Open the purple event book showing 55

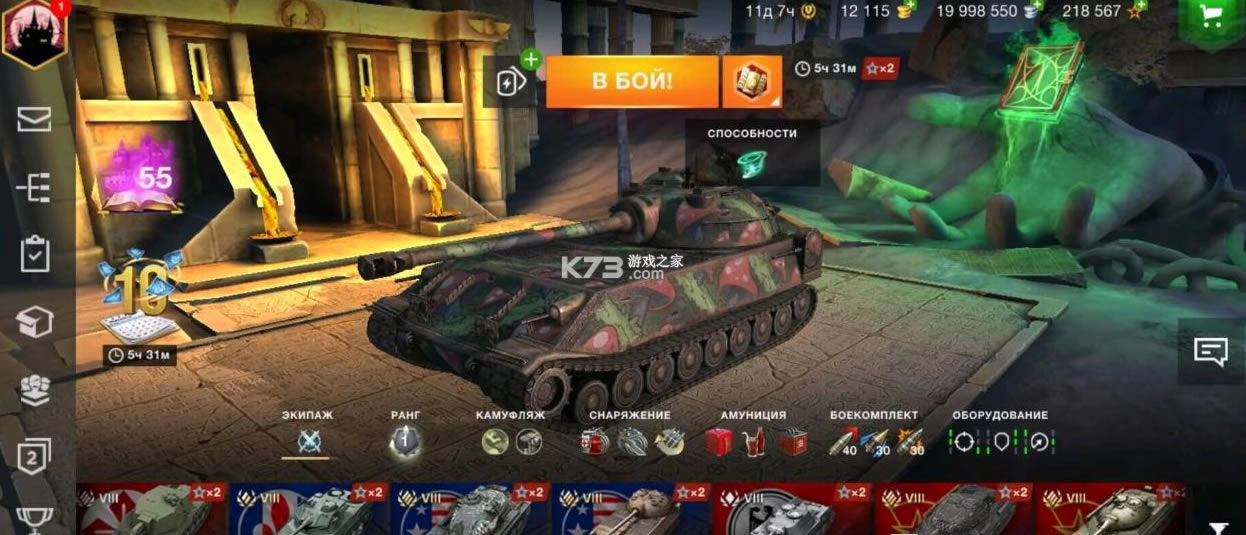point(140,180)
